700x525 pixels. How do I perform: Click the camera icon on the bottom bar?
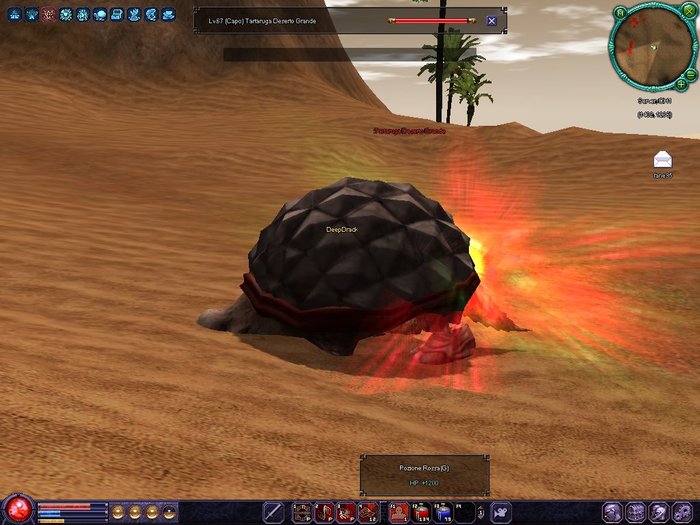point(498,512)
